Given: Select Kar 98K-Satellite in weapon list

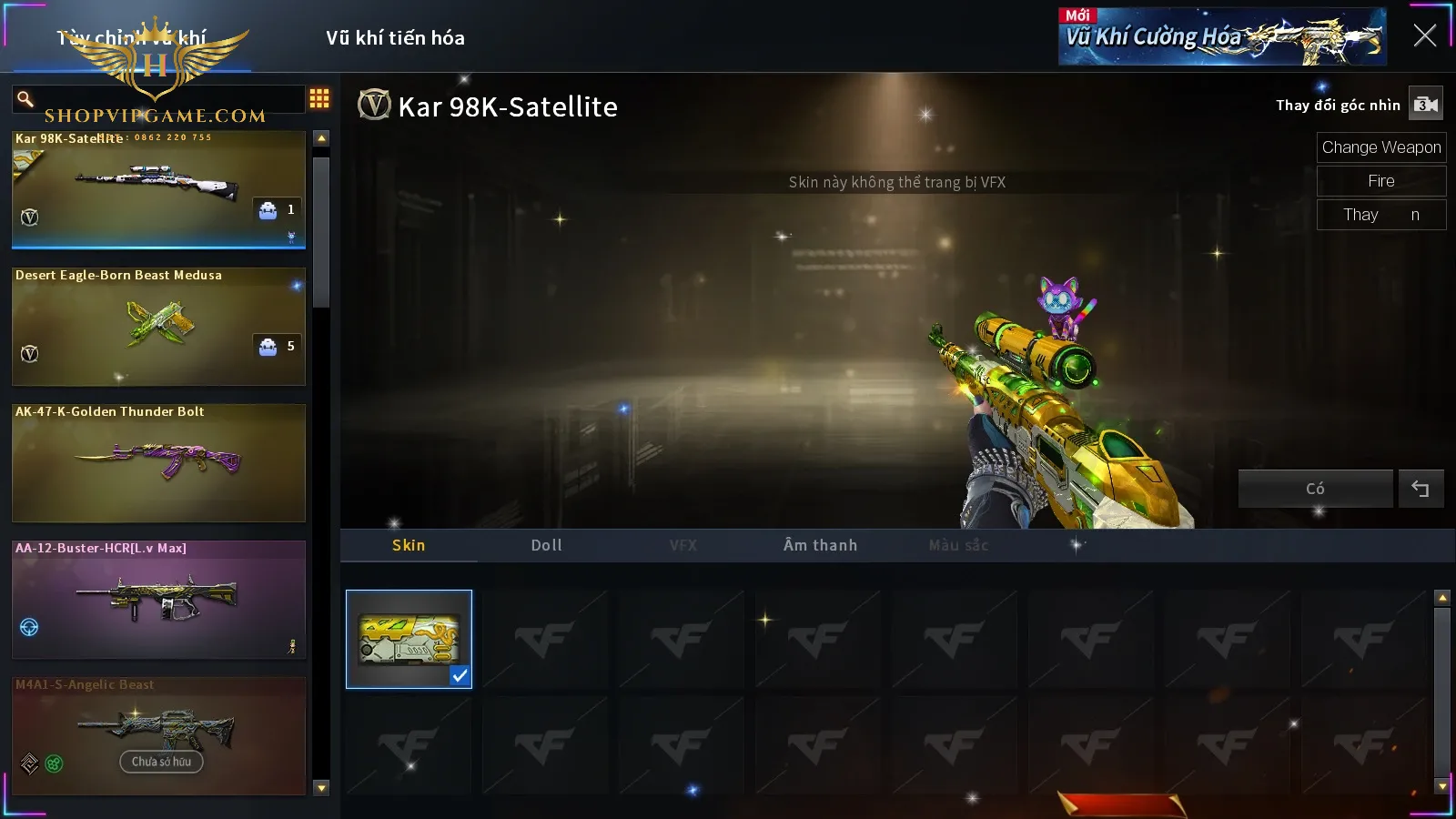Looking at the screenshot, I should coord(158,189).
